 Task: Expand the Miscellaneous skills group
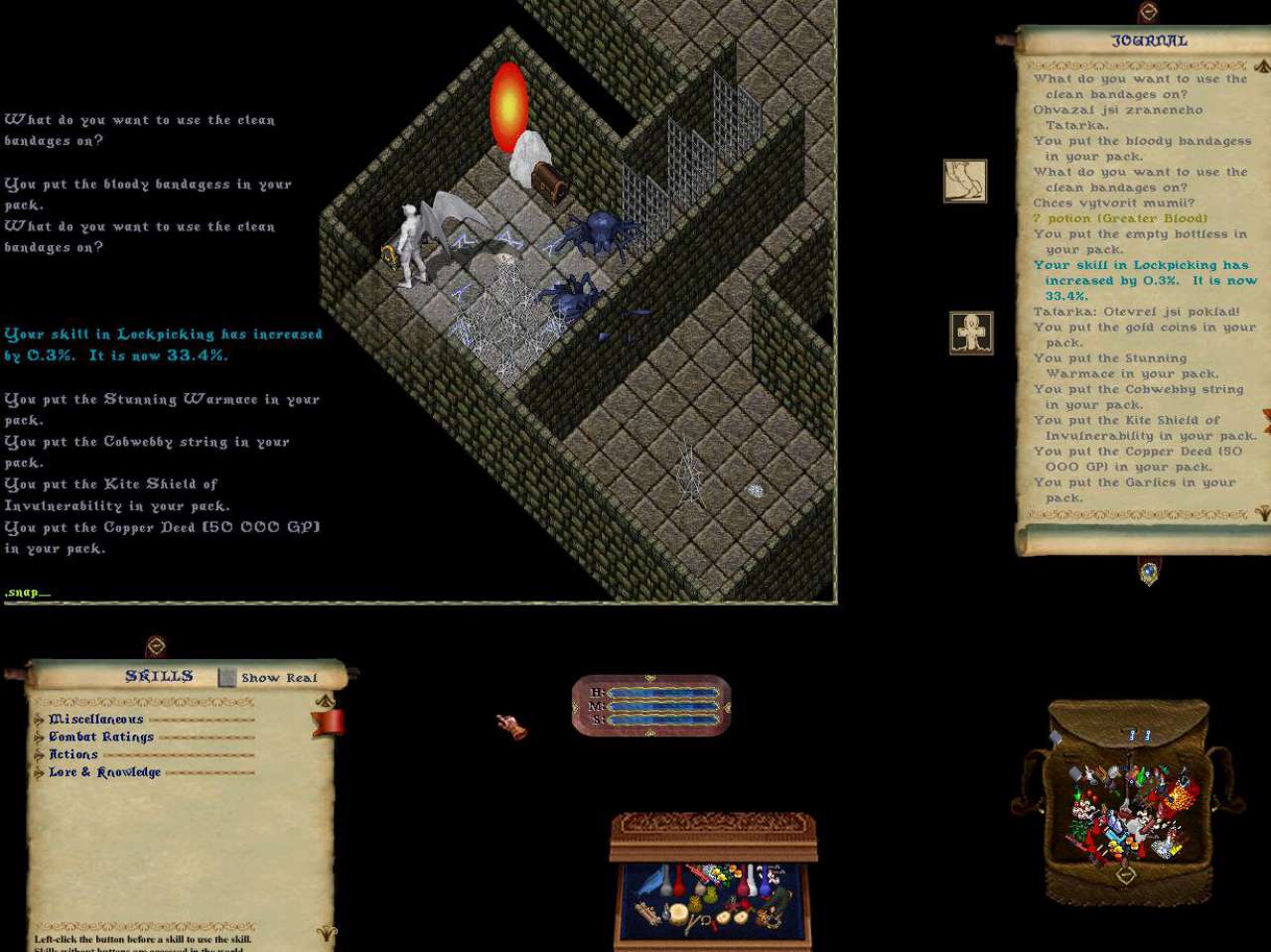39,720
